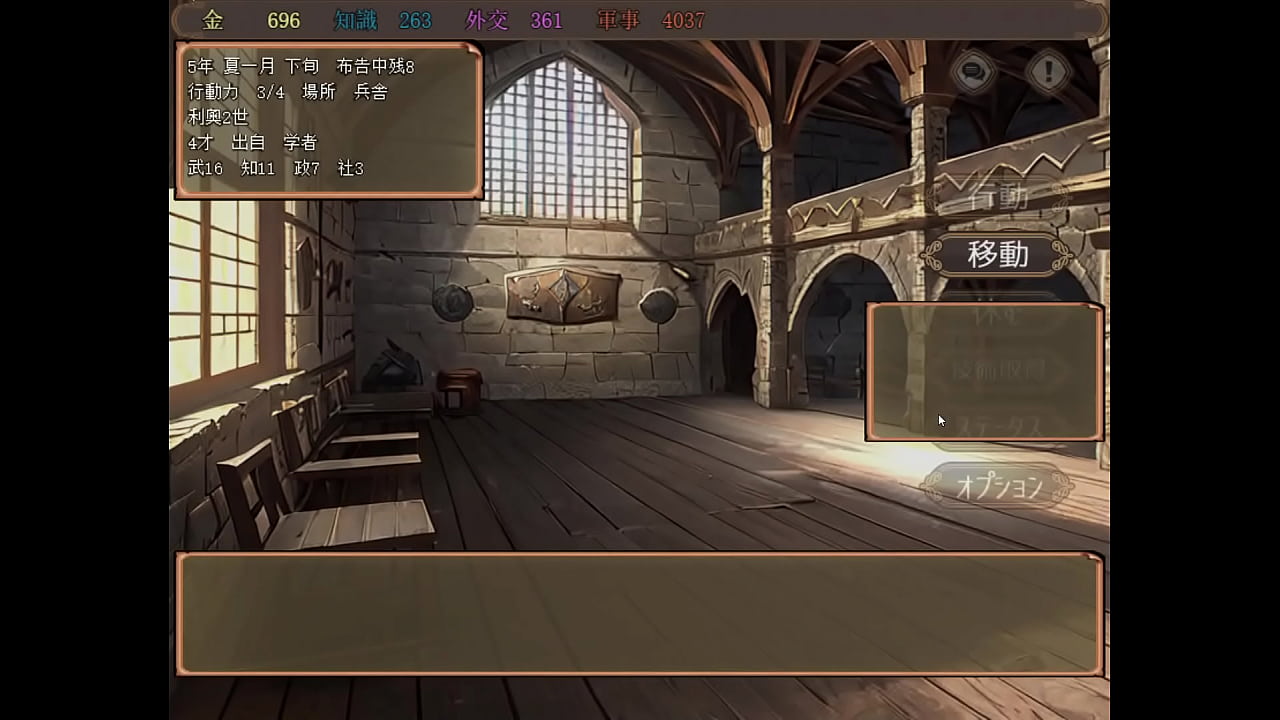Click the exclamation mark alert icon
Viewport: 1280px width, 720px height.
coord(1049,71)
